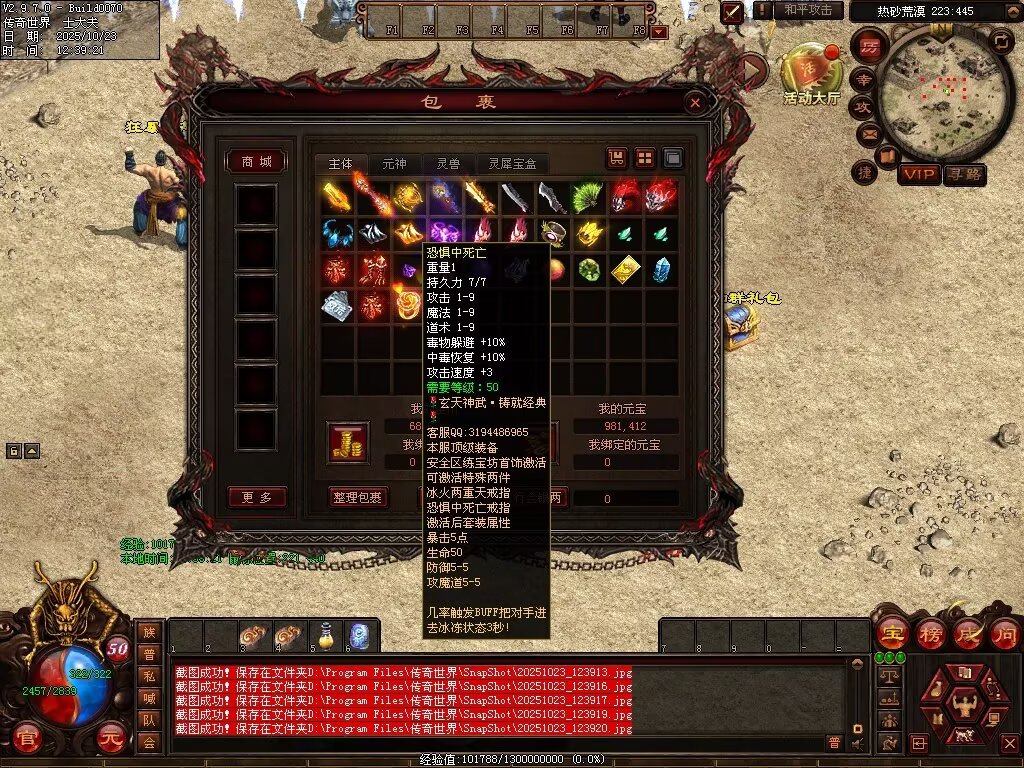Image resolution: width=1024 pixels, height=768 pixels.
Task: Click the 更多 button
Action: (x=257, y=497)
